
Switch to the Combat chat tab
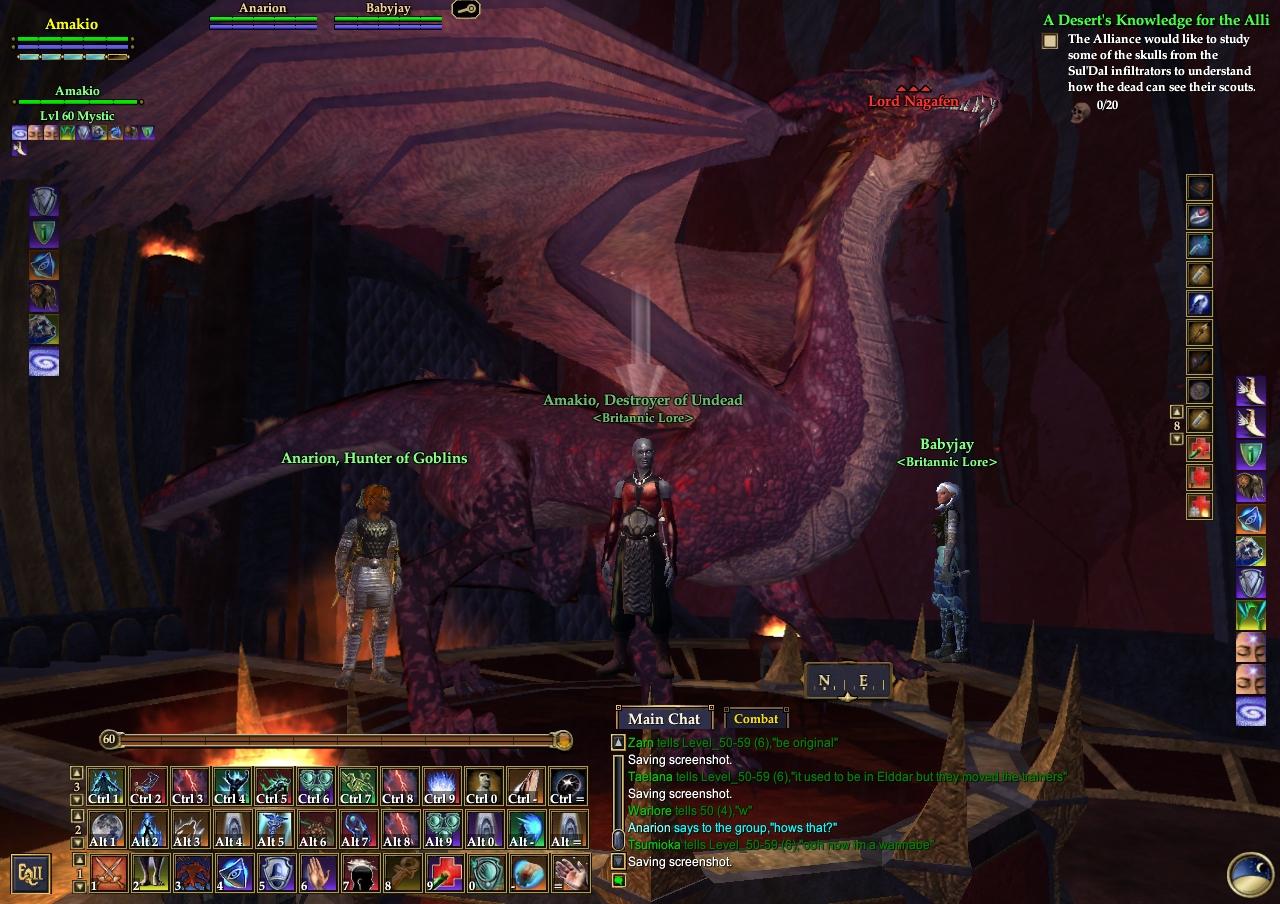click(x=755, y=718)
